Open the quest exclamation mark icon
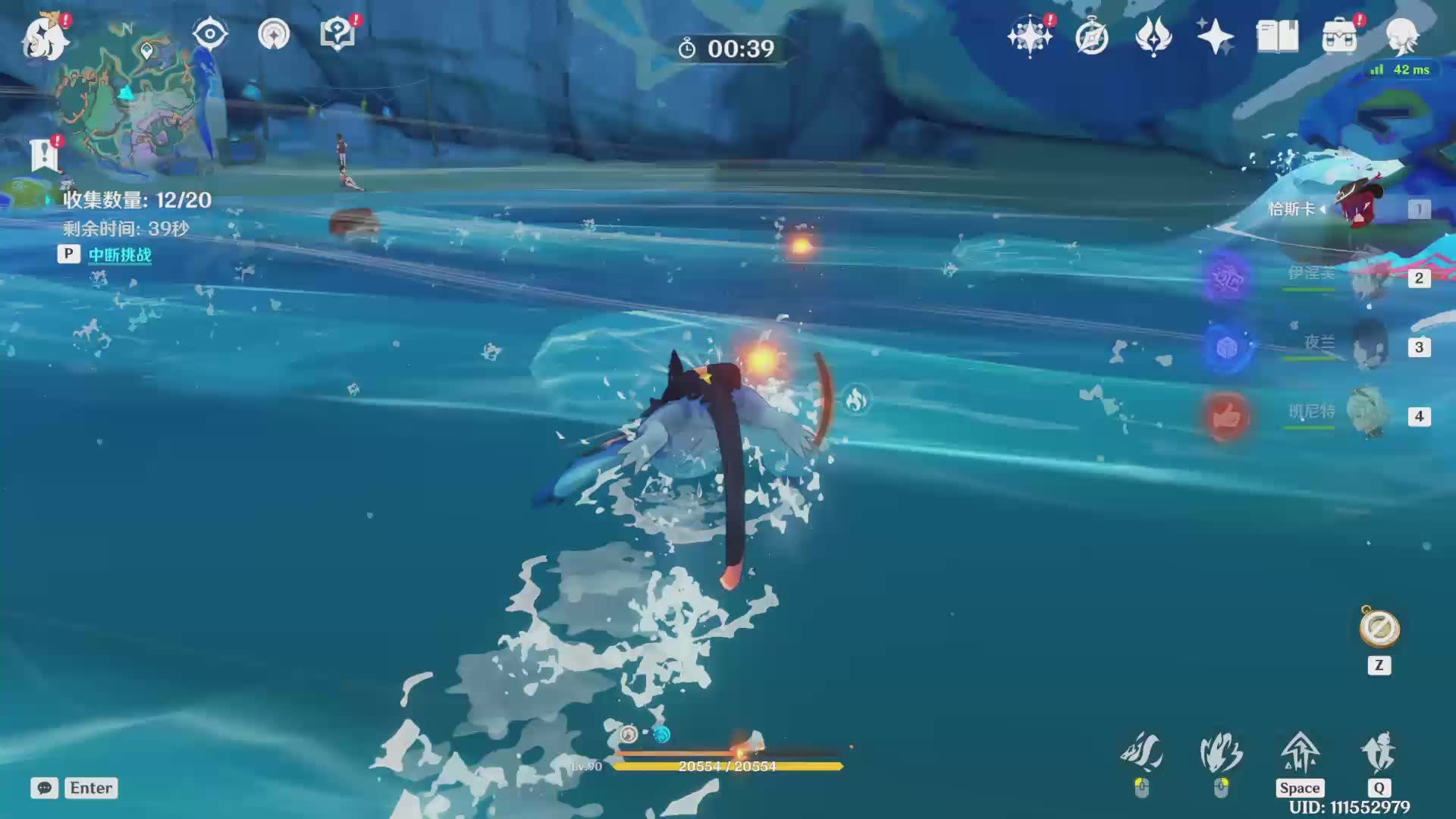Viewport: 1456px width, 819px height. pyautogui.click(x=44, y=154)
